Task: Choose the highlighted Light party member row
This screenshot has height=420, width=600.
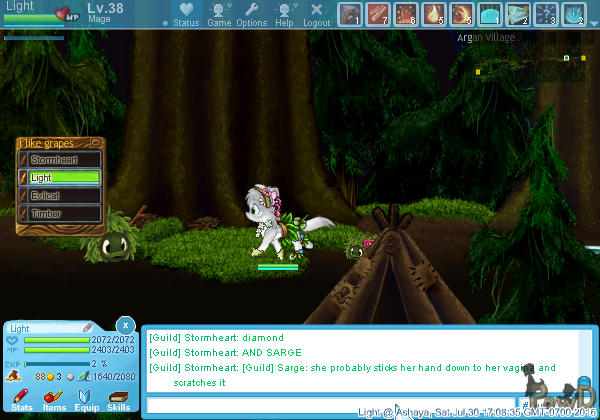Action: click(x=60, y=178)
